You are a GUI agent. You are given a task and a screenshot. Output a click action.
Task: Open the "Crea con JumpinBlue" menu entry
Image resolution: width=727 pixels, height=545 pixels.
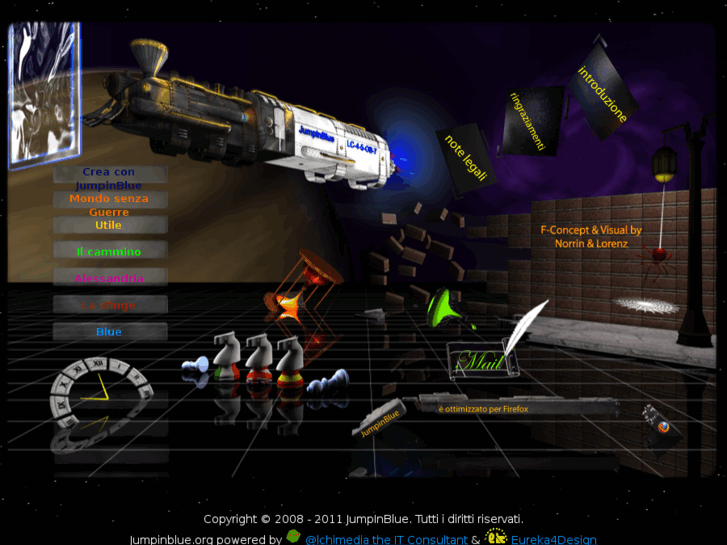coord(110,178)
